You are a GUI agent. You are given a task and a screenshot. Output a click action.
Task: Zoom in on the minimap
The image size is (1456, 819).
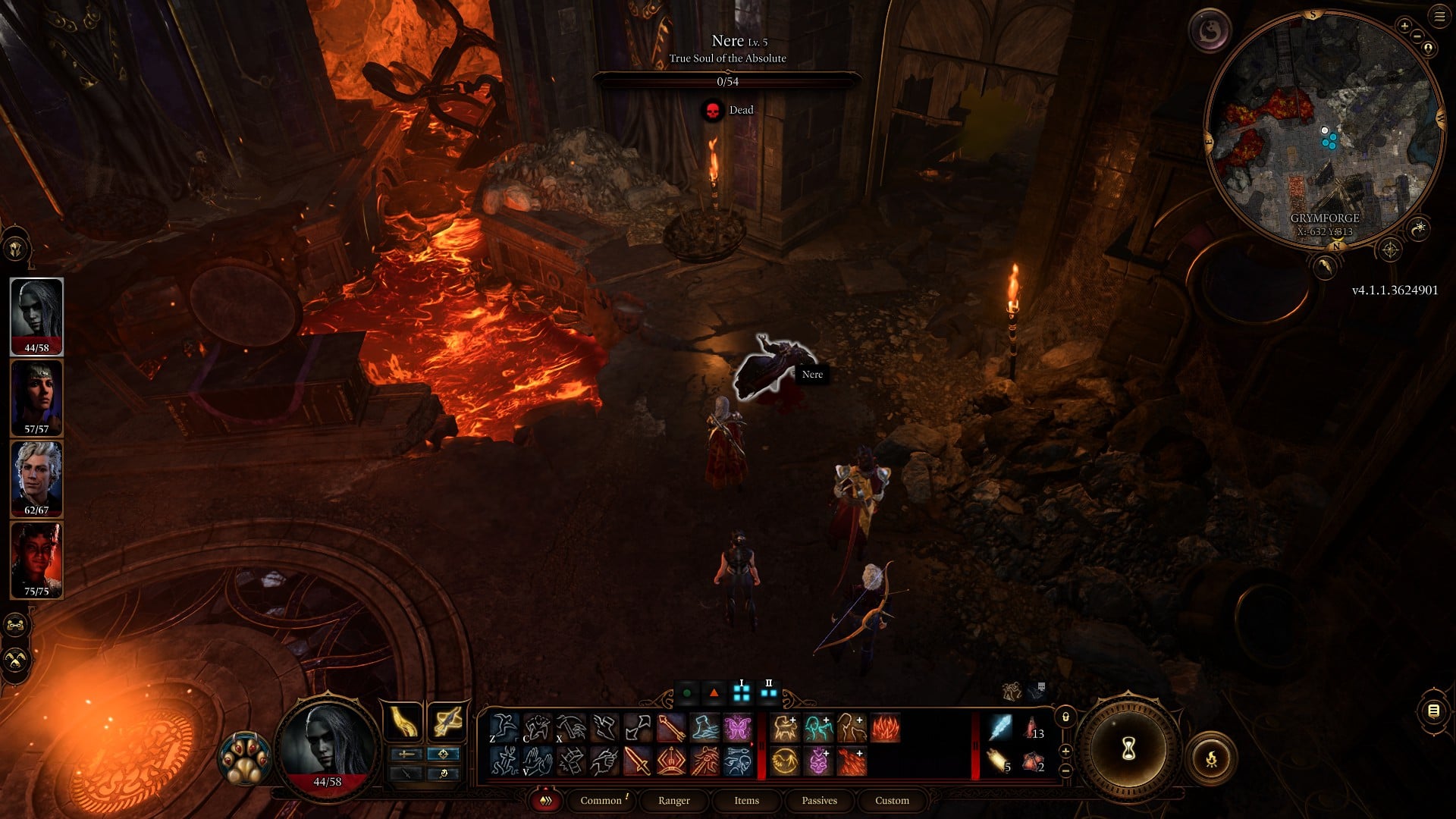pos(1405,26)
